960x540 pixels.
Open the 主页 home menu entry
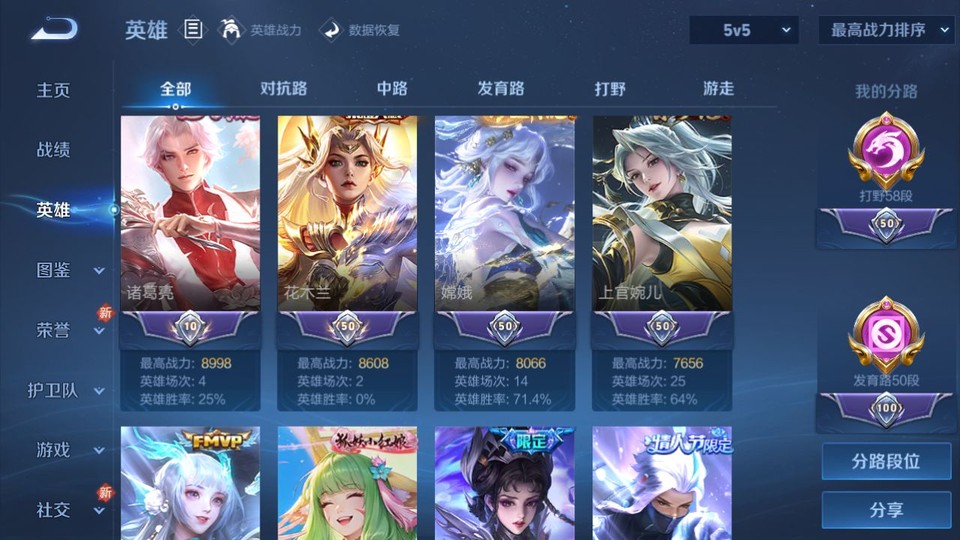(x=54, y=90)
